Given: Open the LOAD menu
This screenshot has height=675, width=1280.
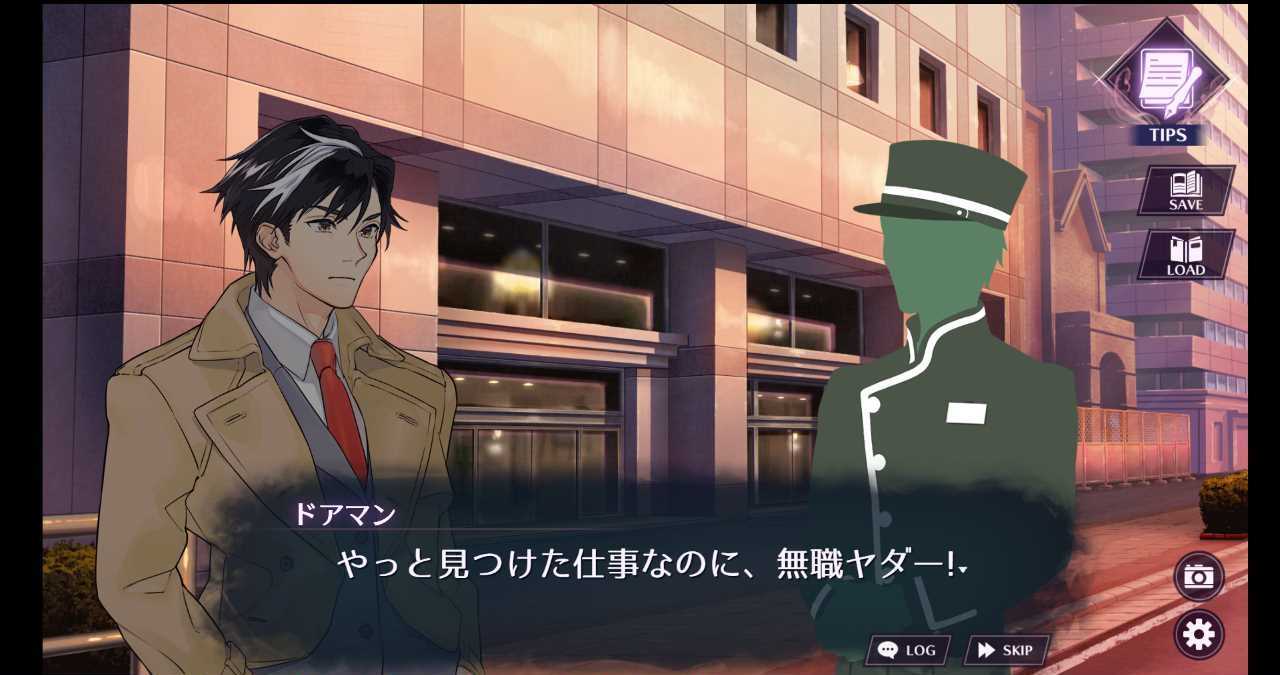Looking at the screenshot, I should tap(1185, 255).
